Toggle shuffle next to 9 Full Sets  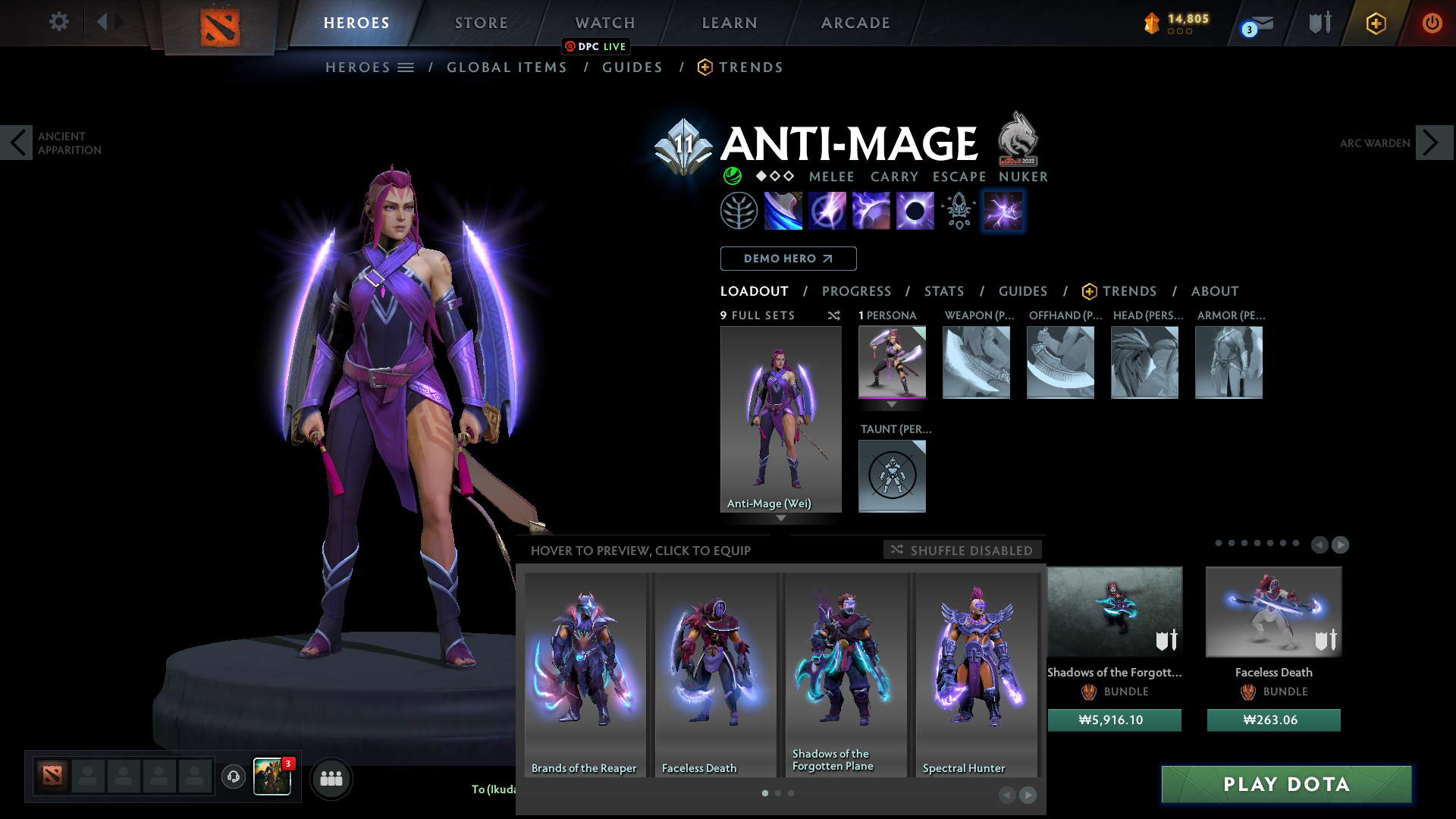tap(833, 315)
